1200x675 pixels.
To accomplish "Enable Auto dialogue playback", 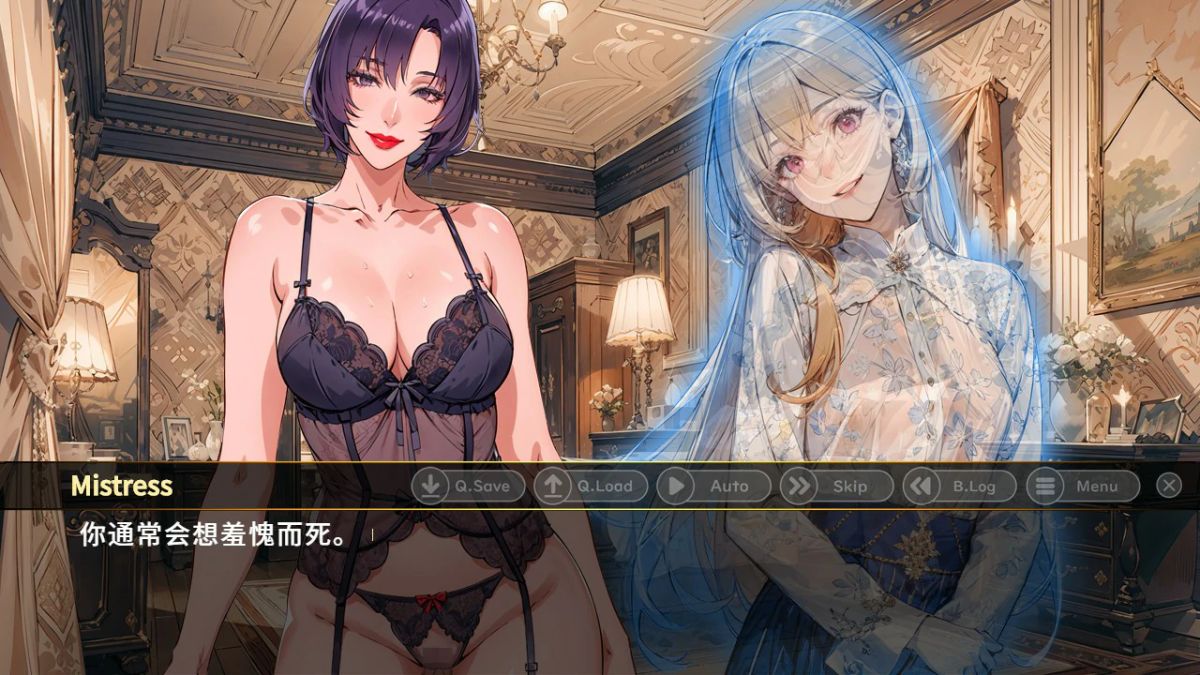I will (713, 486).
